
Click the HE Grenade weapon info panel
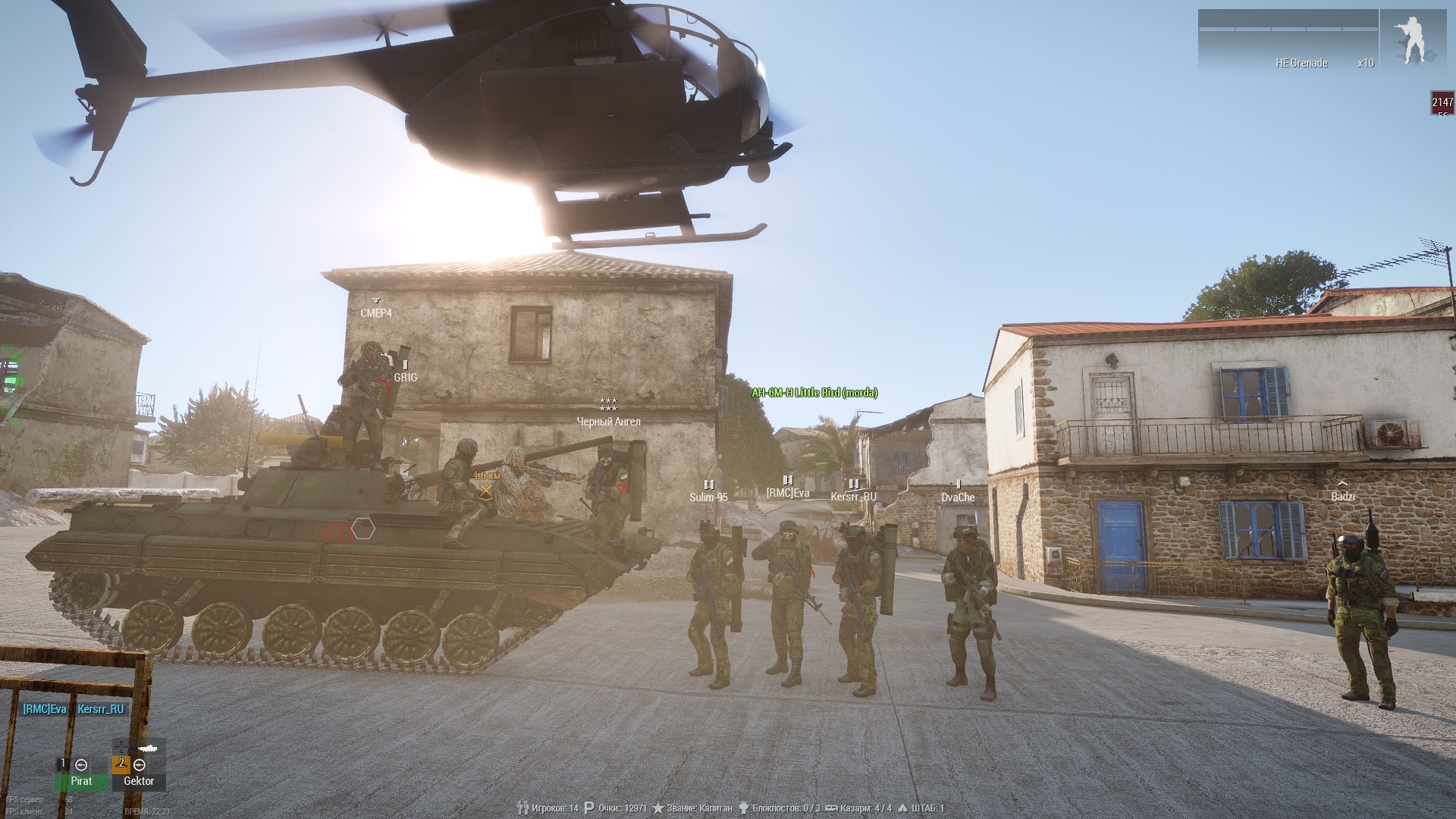pyautogui.click(x=1288, y=42)
